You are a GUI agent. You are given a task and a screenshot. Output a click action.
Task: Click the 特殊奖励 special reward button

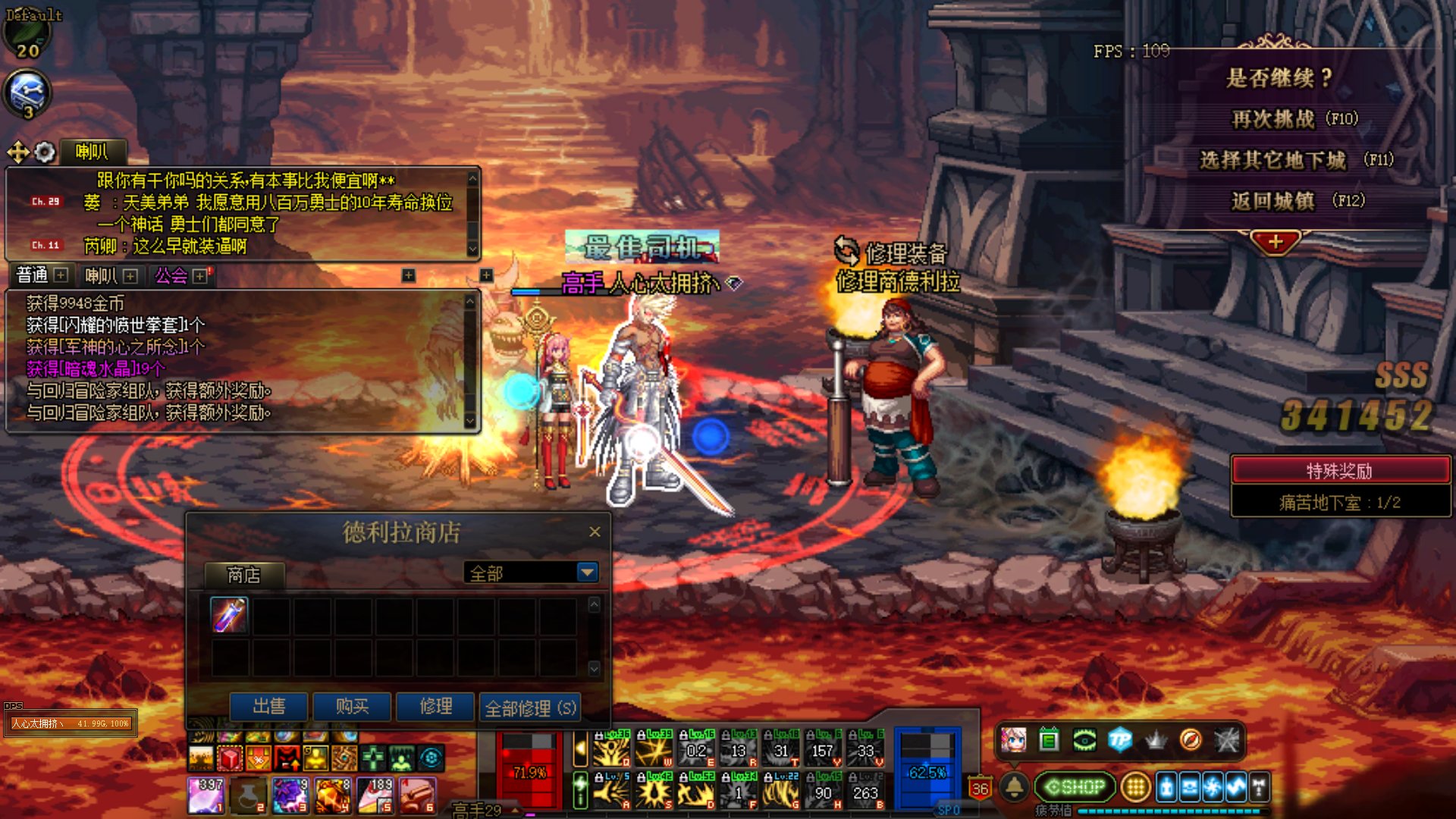1339,471
